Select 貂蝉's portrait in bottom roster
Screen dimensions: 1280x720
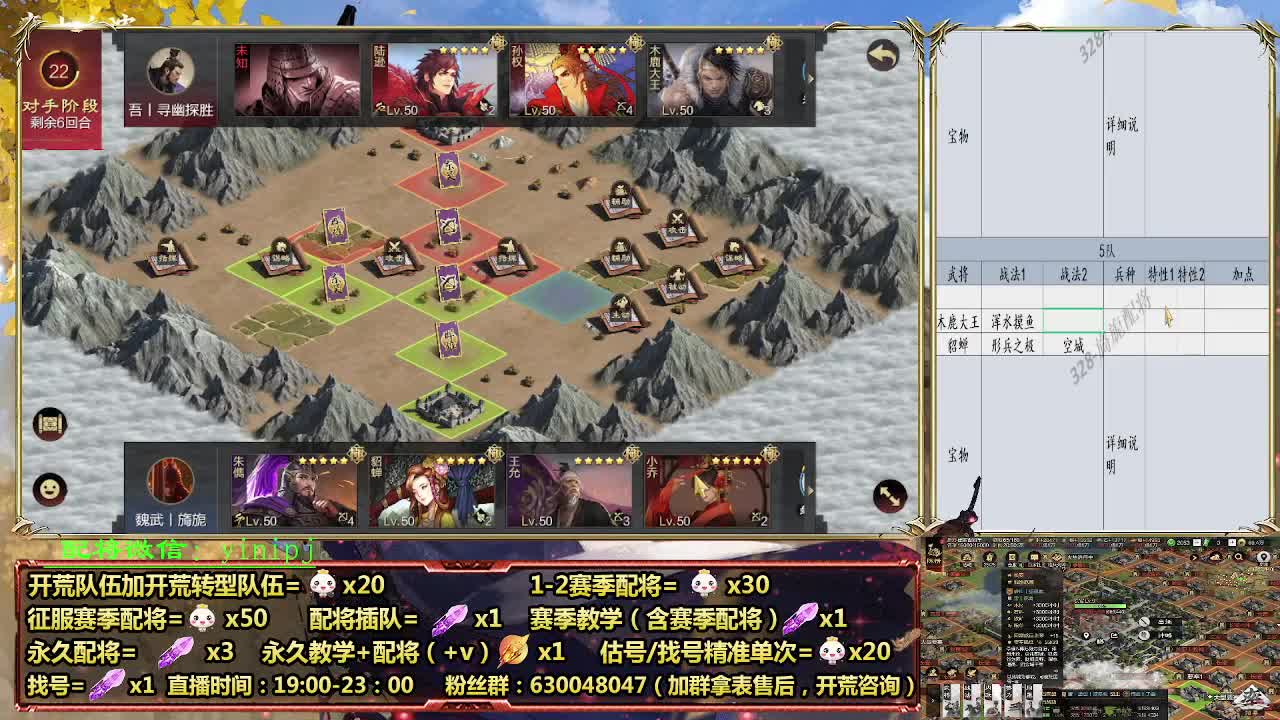433,490
